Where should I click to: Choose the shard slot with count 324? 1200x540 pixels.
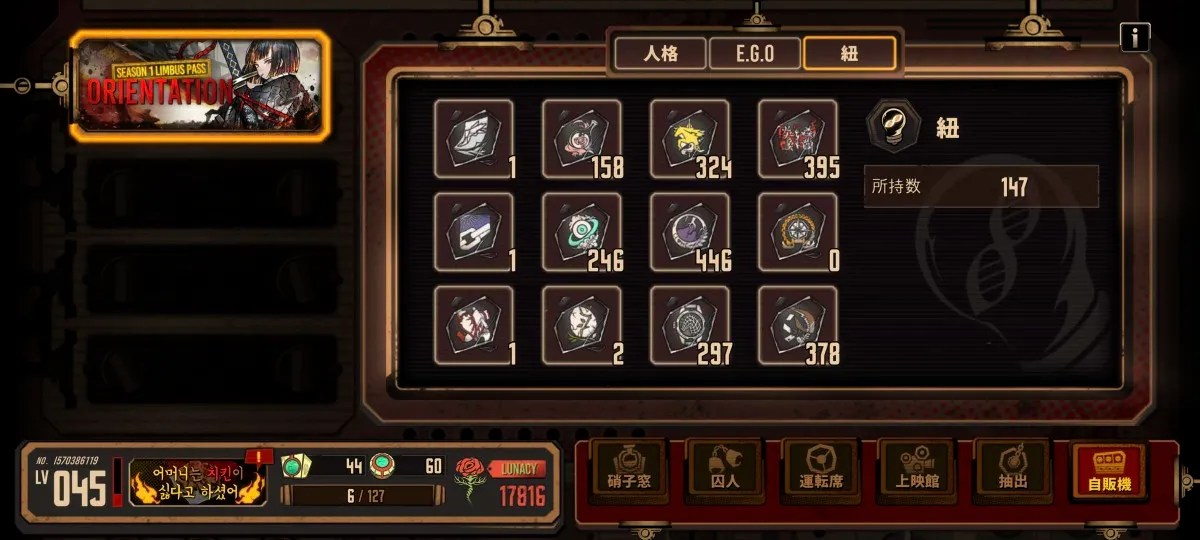pyautogui.click(x=690, y=139)
